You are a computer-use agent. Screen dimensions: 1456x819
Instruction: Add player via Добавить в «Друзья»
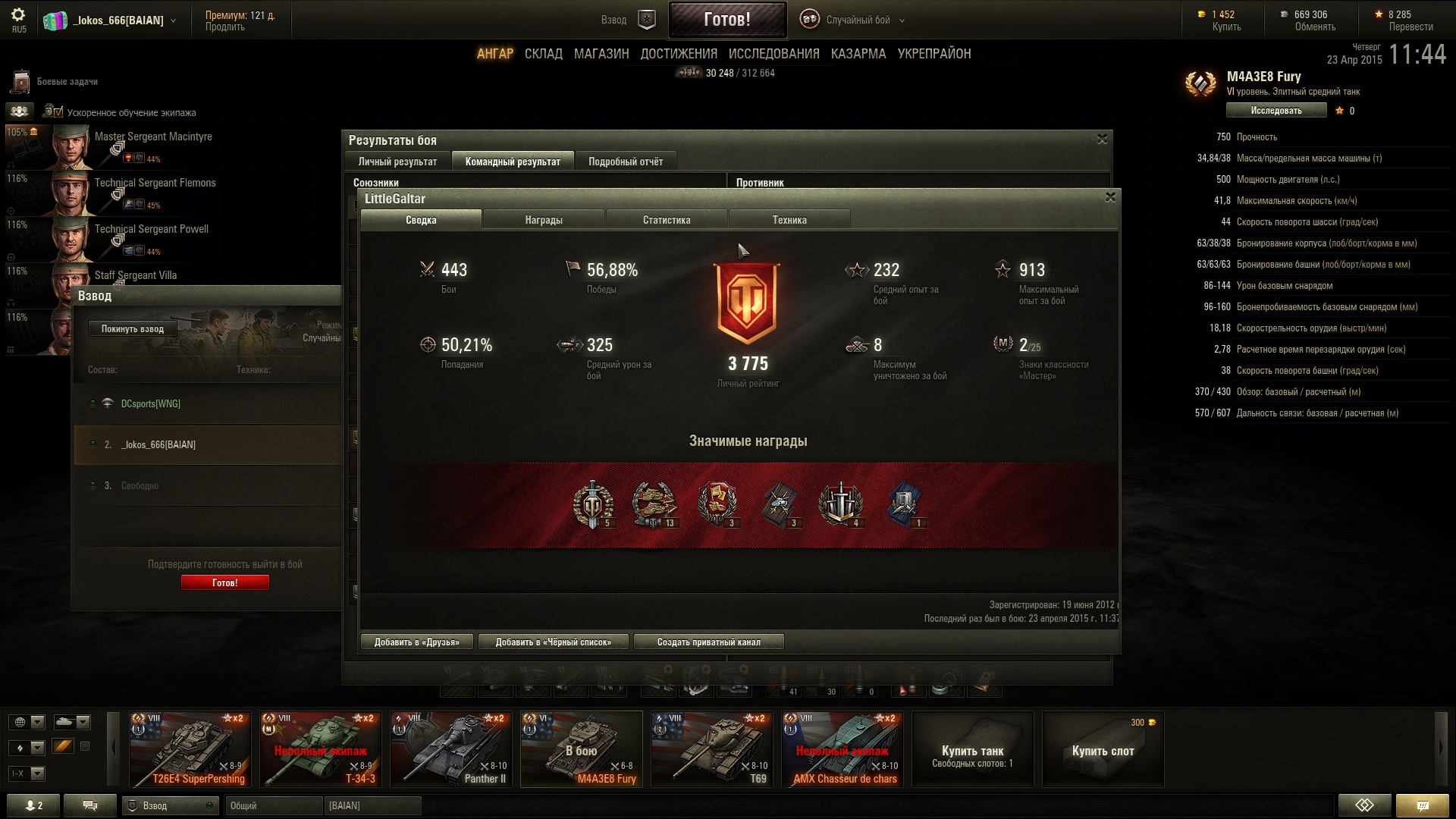pyautogui.click(x=416, y=642)
